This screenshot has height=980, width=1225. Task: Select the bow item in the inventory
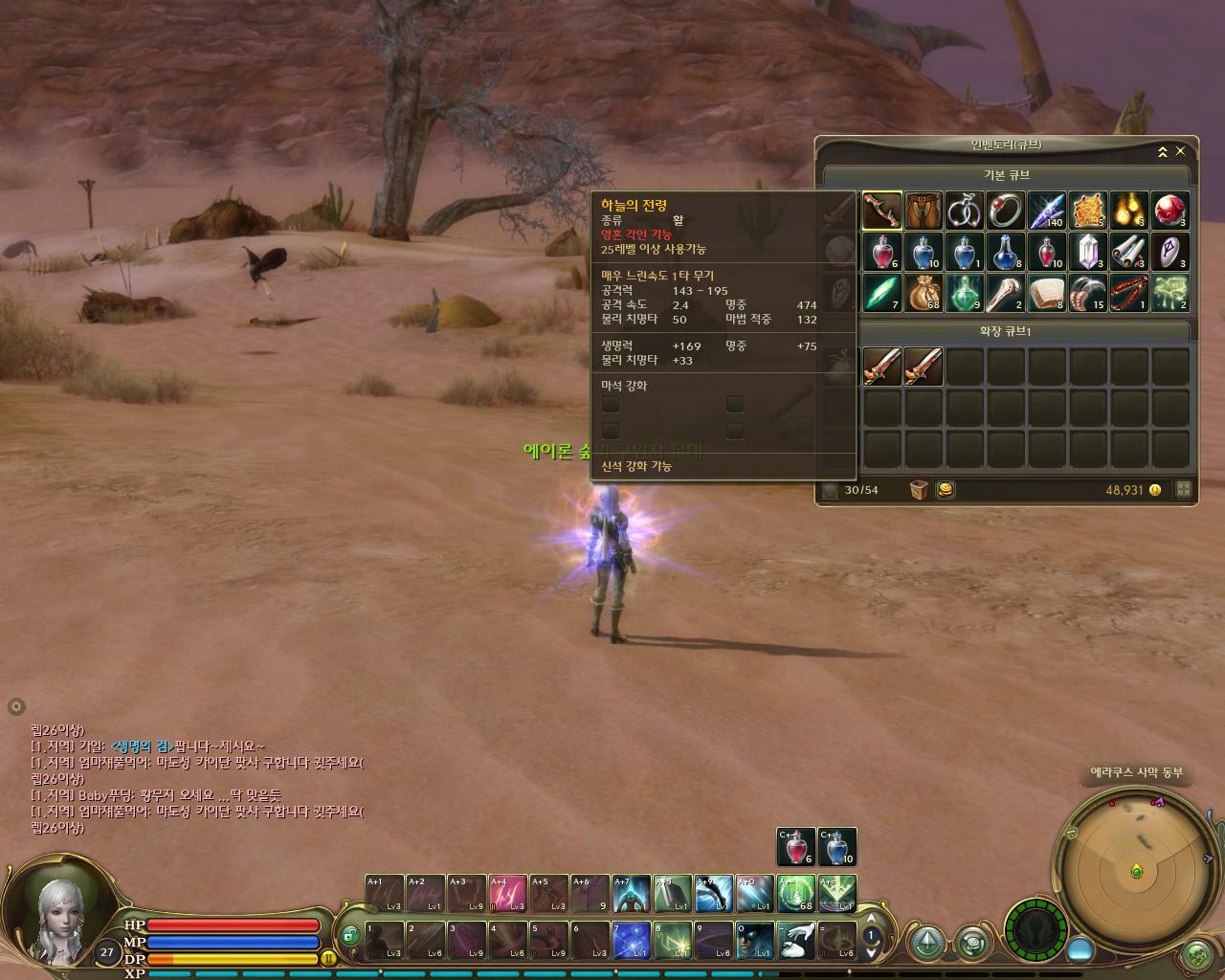[x=882, y=211]
